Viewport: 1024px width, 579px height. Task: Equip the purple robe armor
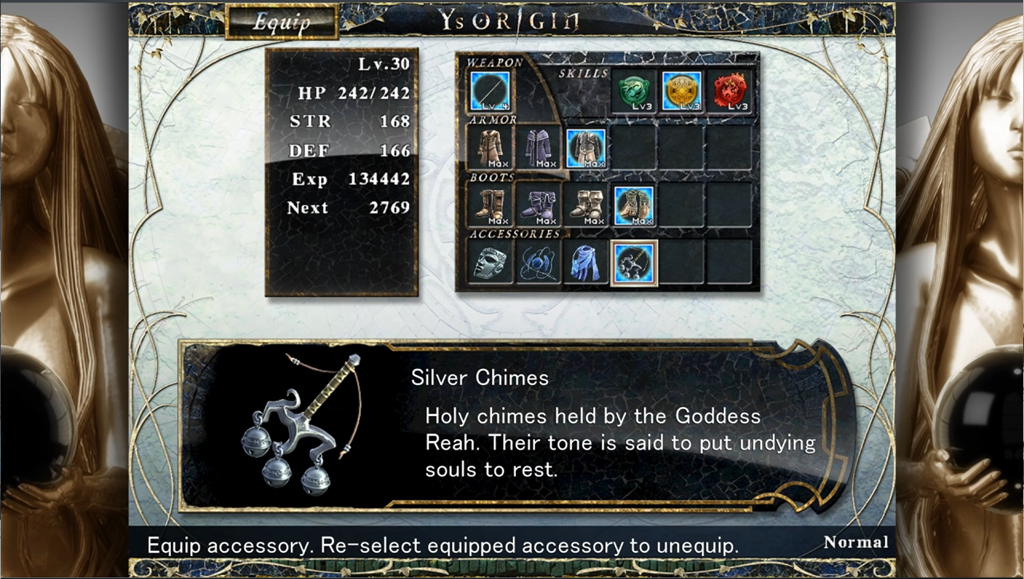coord(539,147)
